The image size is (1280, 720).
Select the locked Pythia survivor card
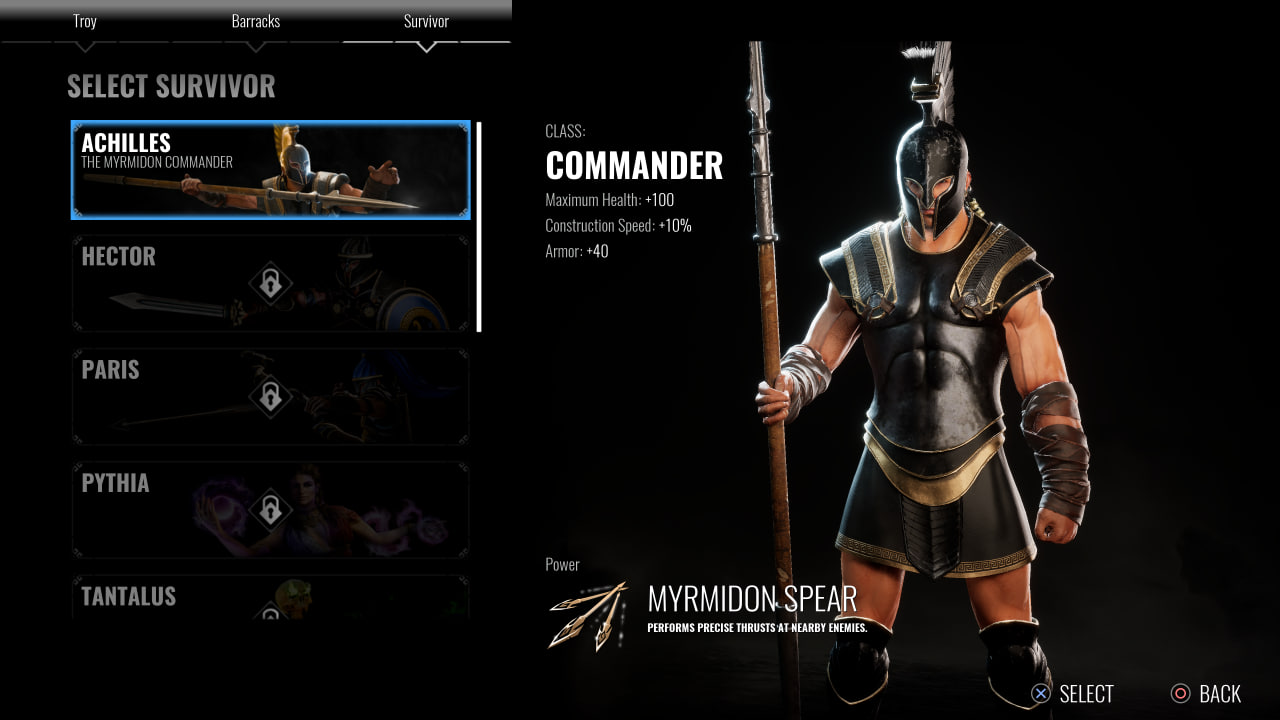coord(270,509)
